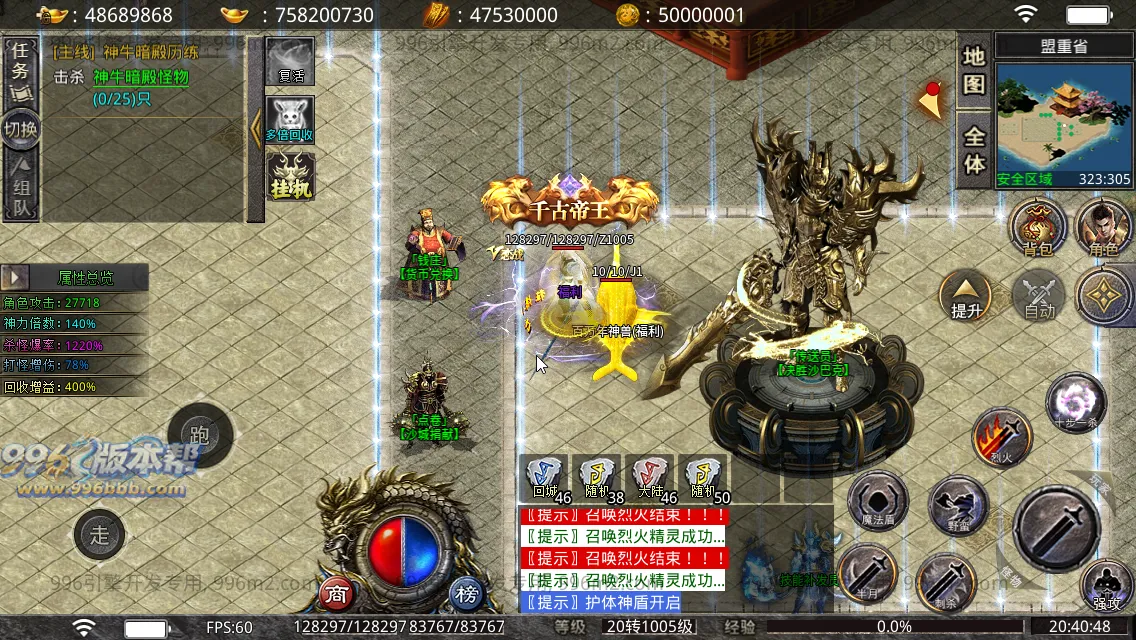Open the 背包 bag inventory
The height and width of the screenshot is (640, 1136).
pos(1038,226)
